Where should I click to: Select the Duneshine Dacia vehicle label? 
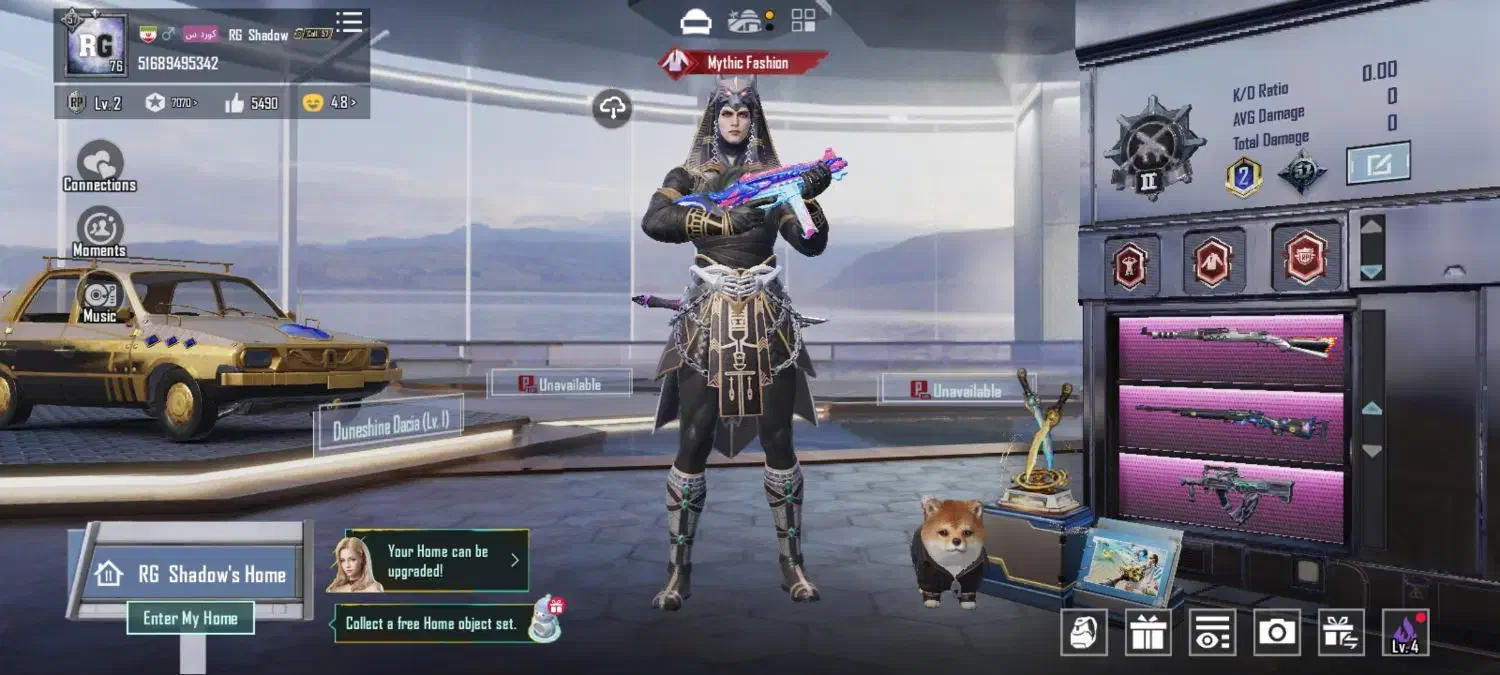389,425
